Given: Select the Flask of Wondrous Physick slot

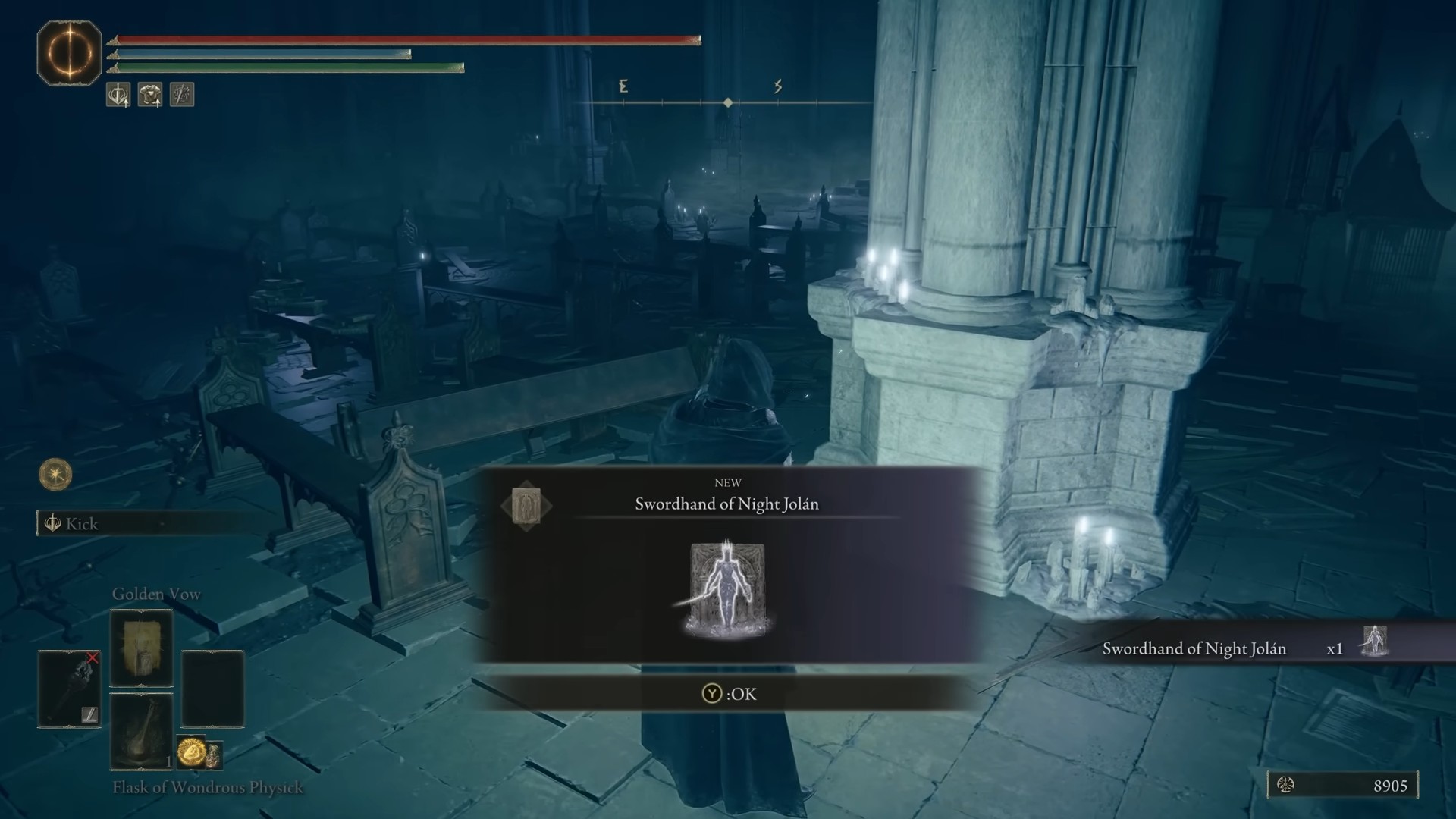Looking at the screenshot, I should tap(141, 730).
